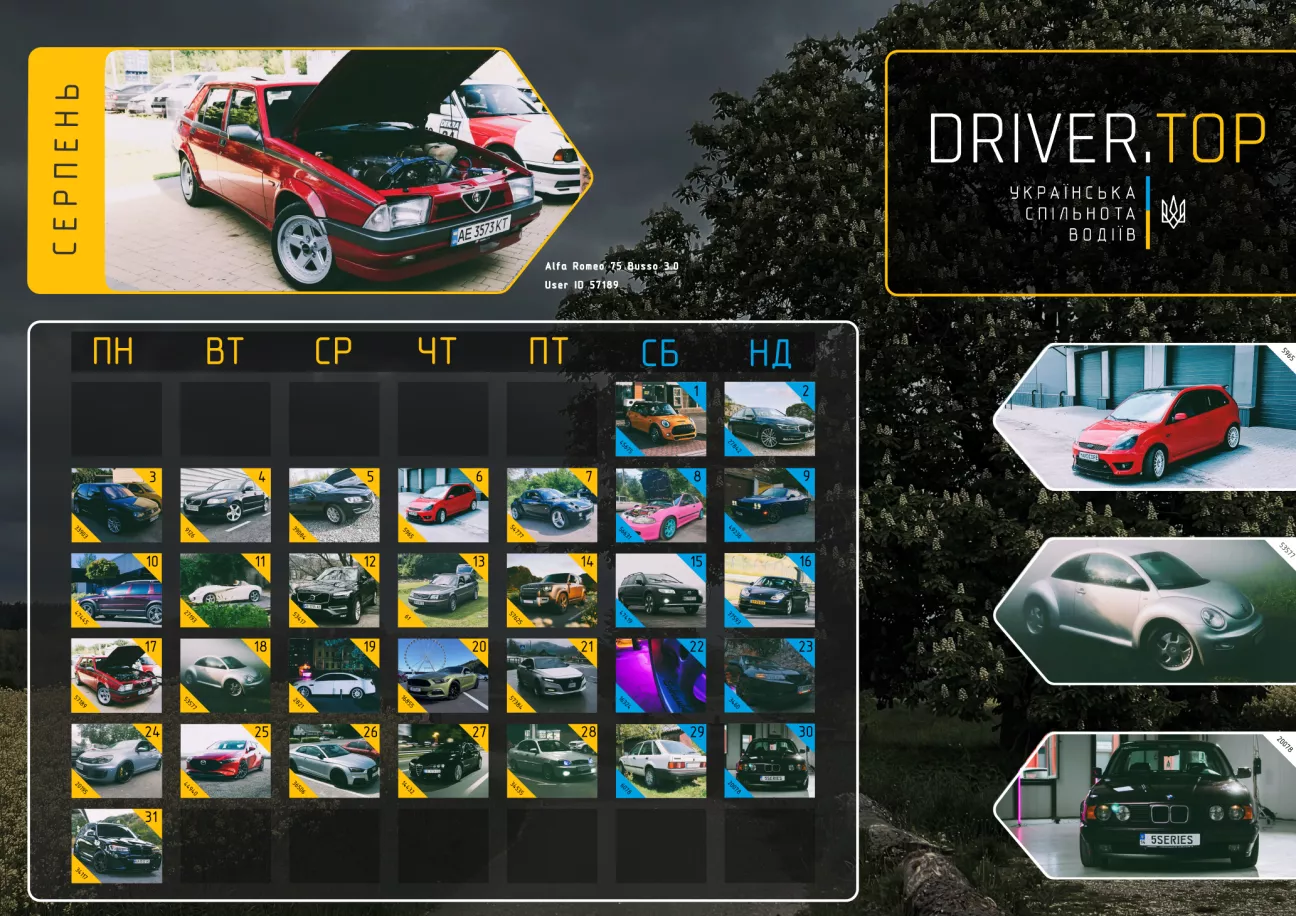The image size is (1296, 916).
Task: Open day 11 white roadster tile
Action: pos(225,591)
